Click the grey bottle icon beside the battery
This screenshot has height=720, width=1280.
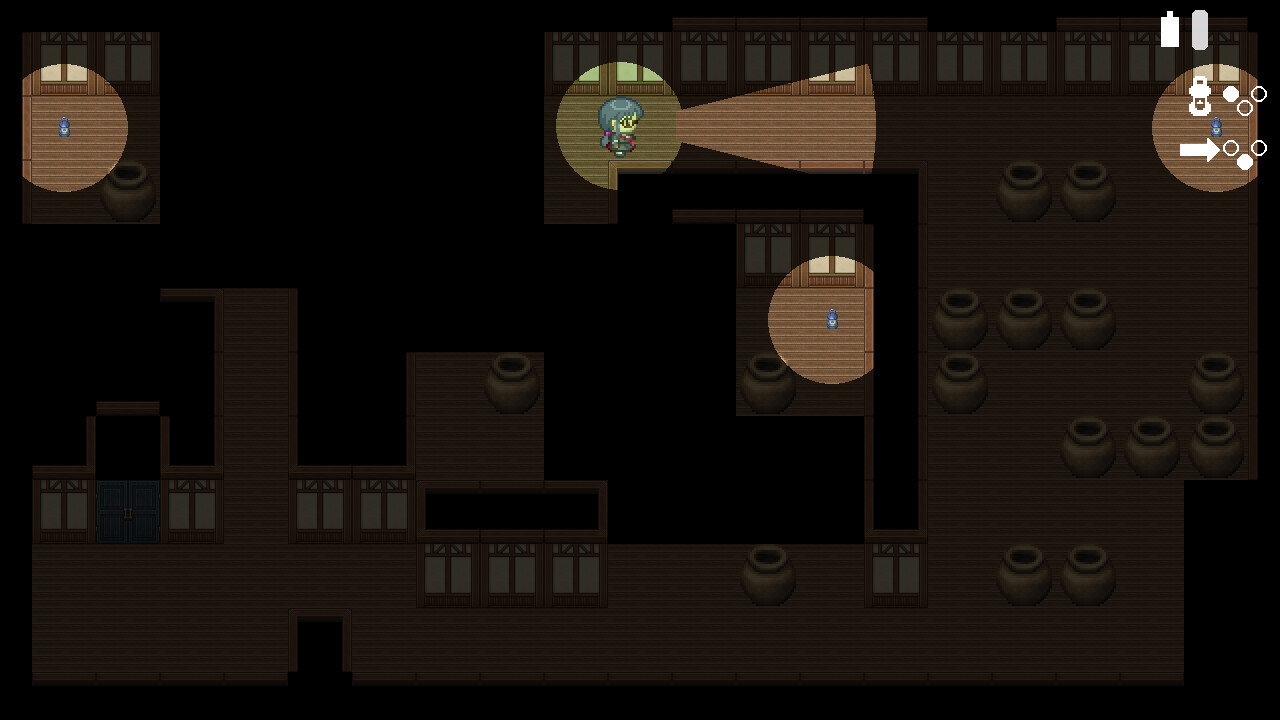(1199, 29)
